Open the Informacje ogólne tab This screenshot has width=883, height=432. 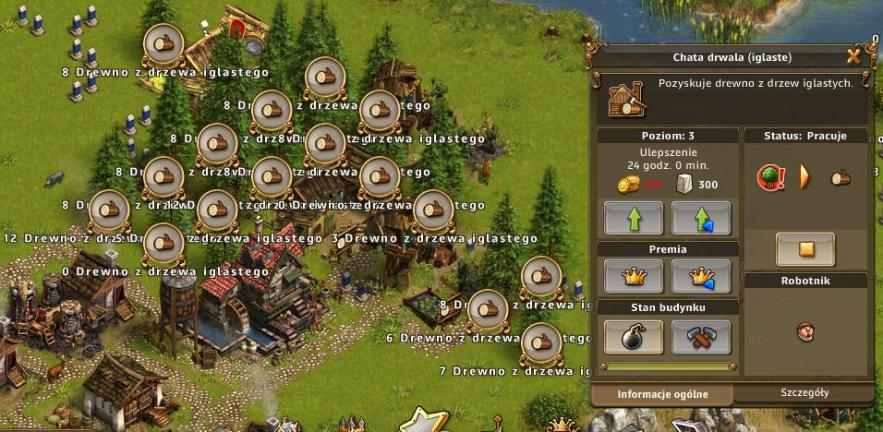point(662,394)
